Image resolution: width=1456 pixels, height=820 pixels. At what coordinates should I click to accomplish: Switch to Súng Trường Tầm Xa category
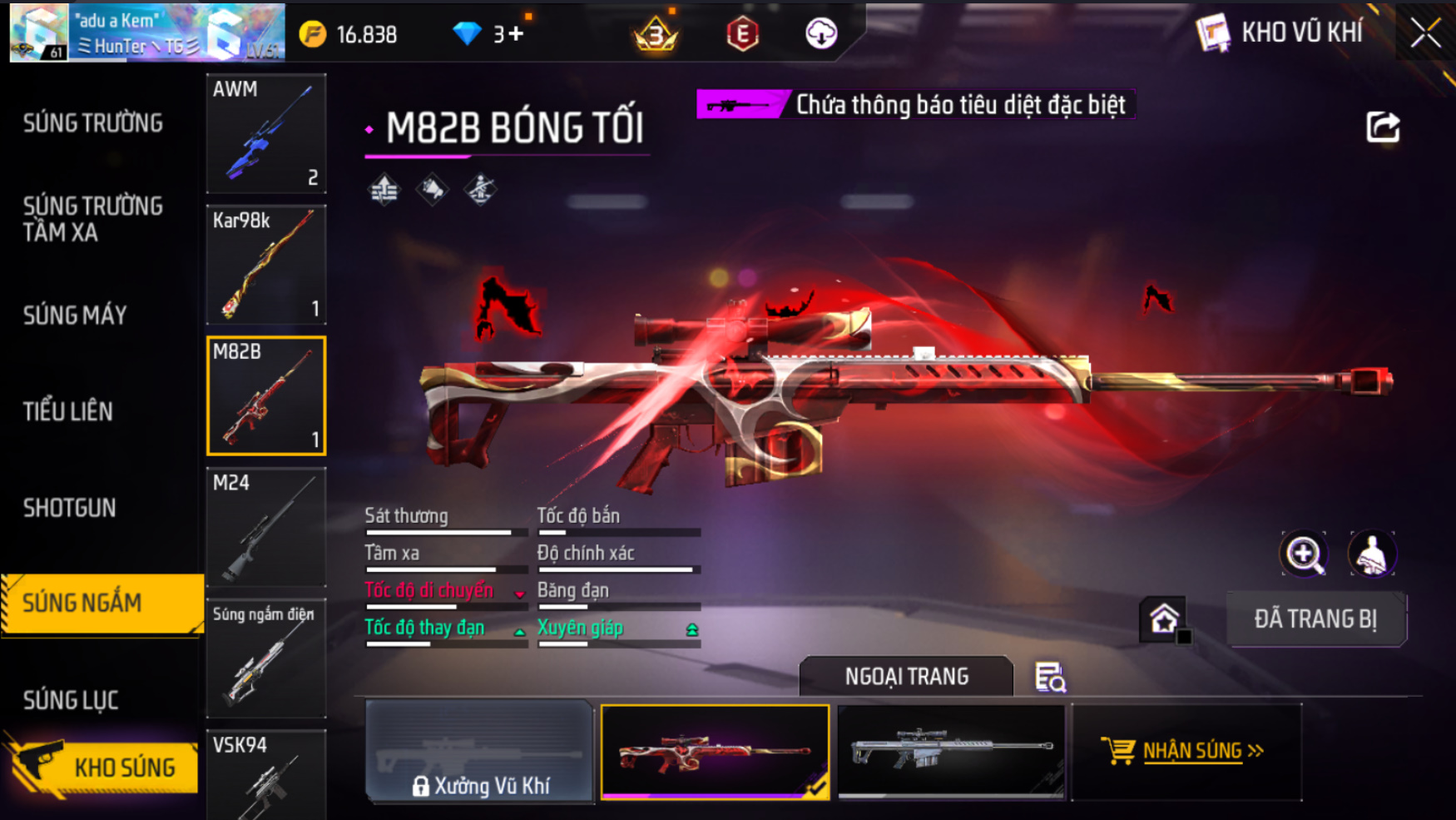(x=93, y=219)
